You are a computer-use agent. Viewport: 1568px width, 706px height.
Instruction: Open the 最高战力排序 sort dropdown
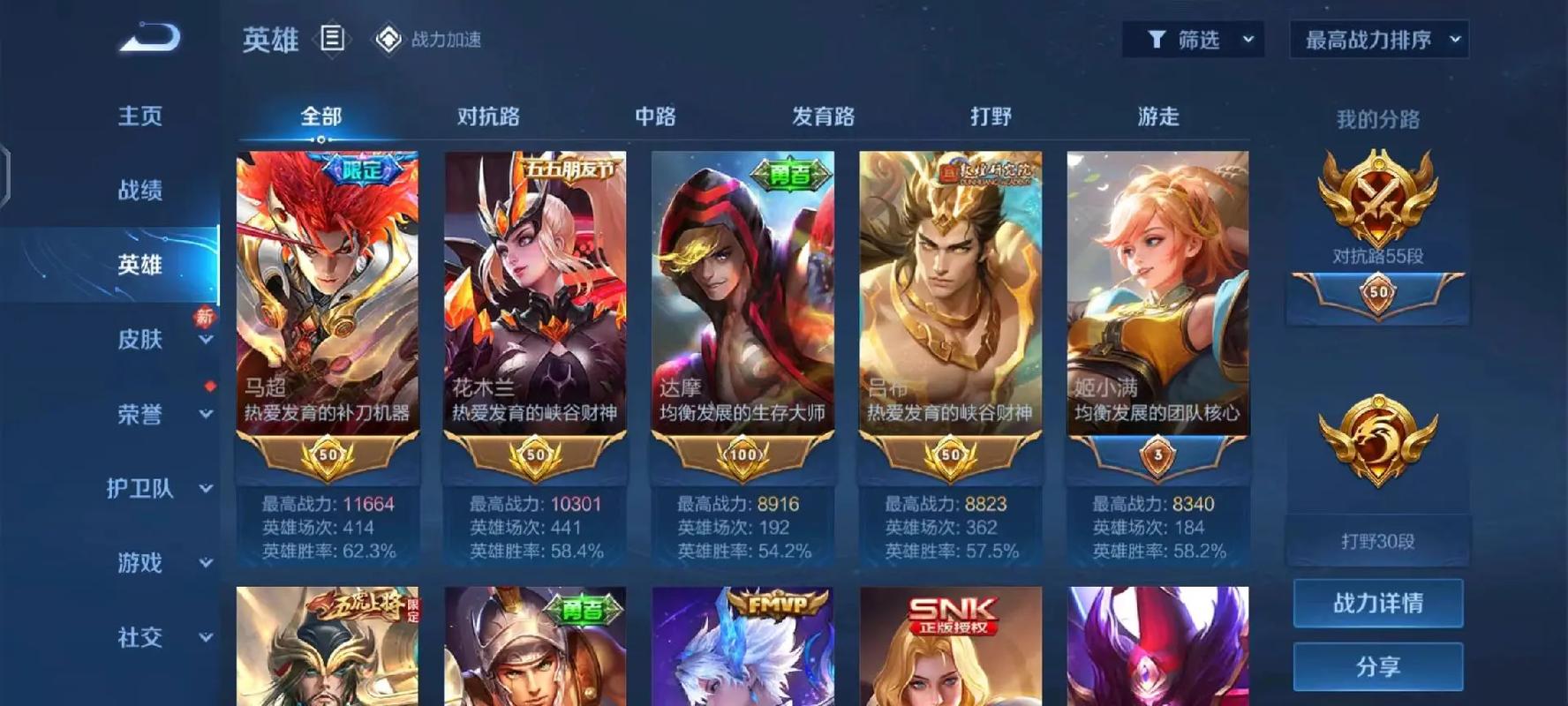tap(1379, 39)
